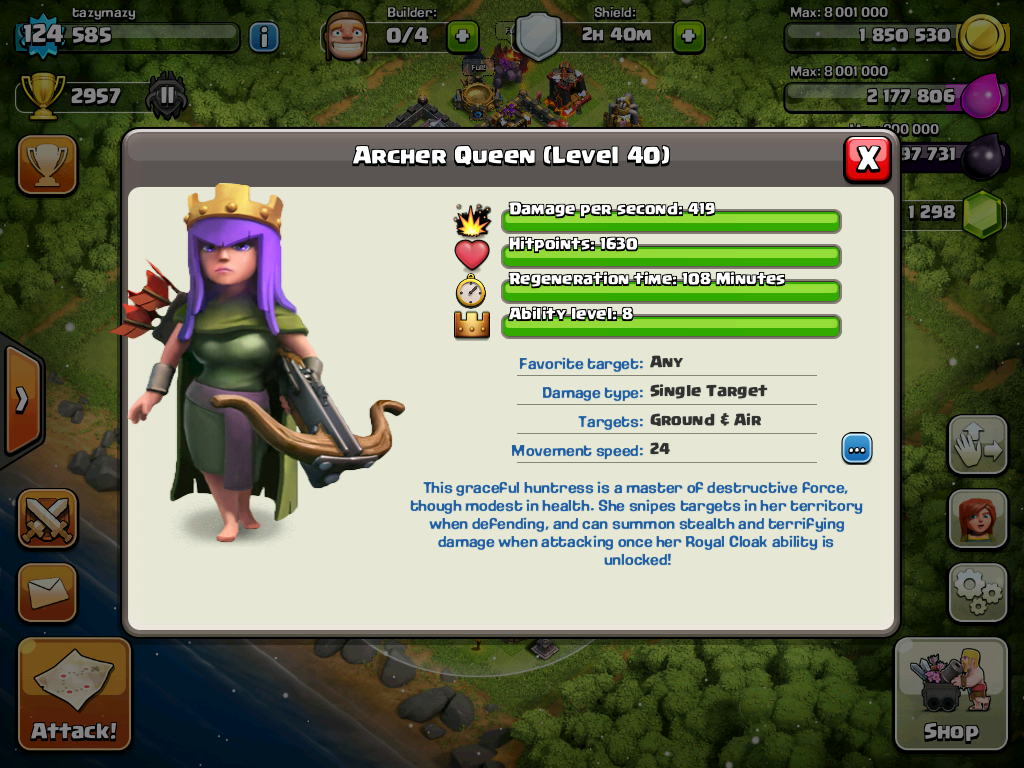This screenshot has width=1024, height=768.
Task: Expand the side panel arrow tab
Action: pos(20,400)
